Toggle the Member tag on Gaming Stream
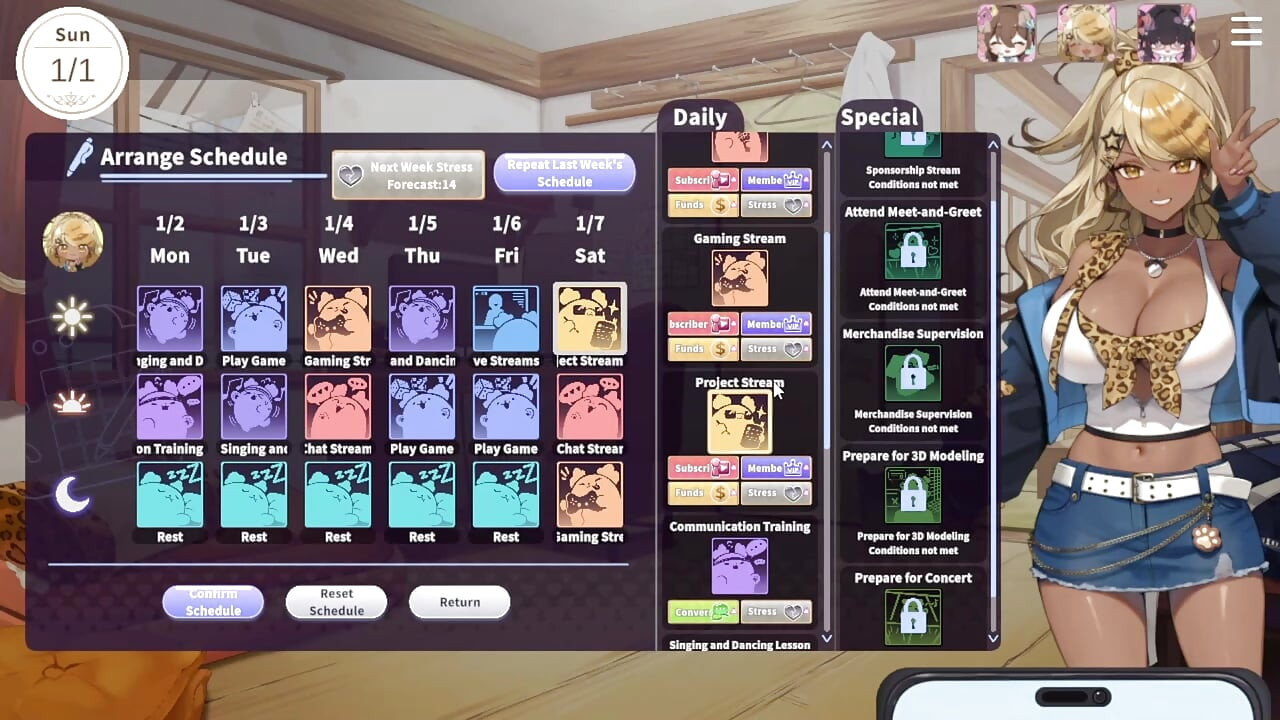The image size is (1280, 720). coord(776,323)
